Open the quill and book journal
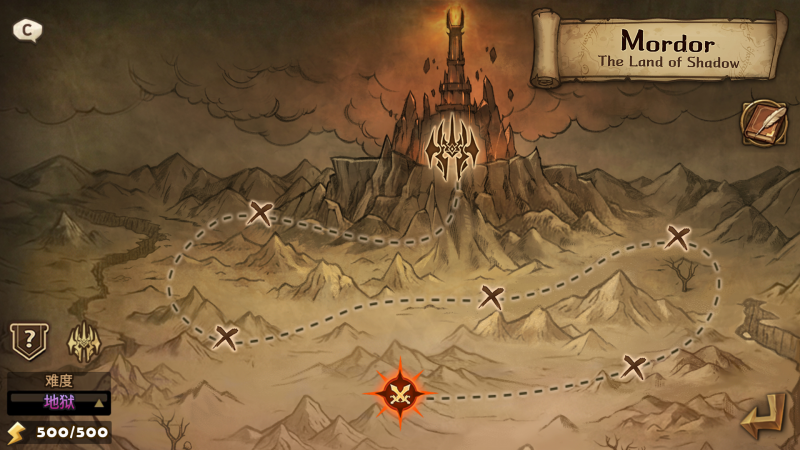800x450 pixels. pyautogui.click(x=762, y=123)
